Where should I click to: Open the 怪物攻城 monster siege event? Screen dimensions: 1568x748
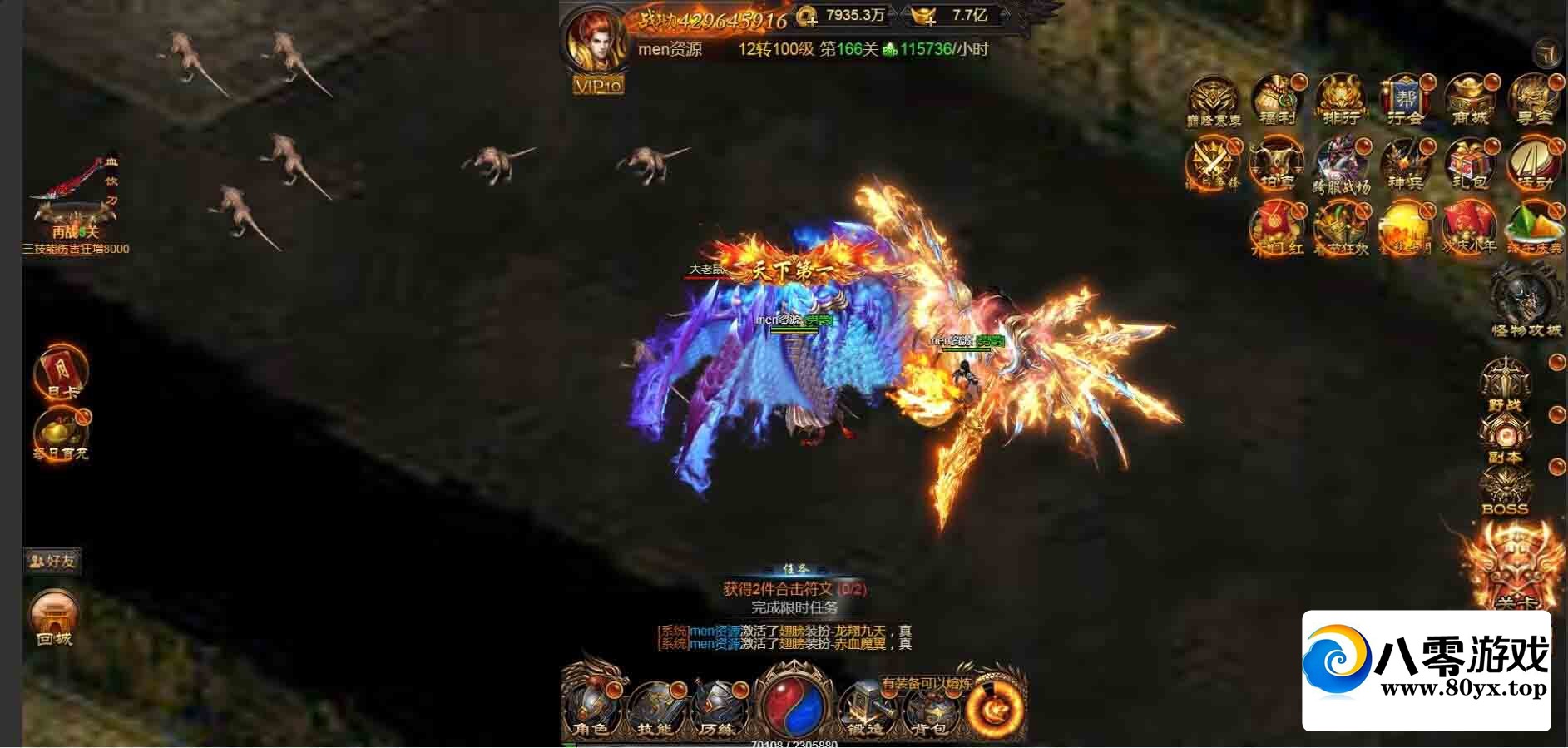click(x=1525, y=301)
